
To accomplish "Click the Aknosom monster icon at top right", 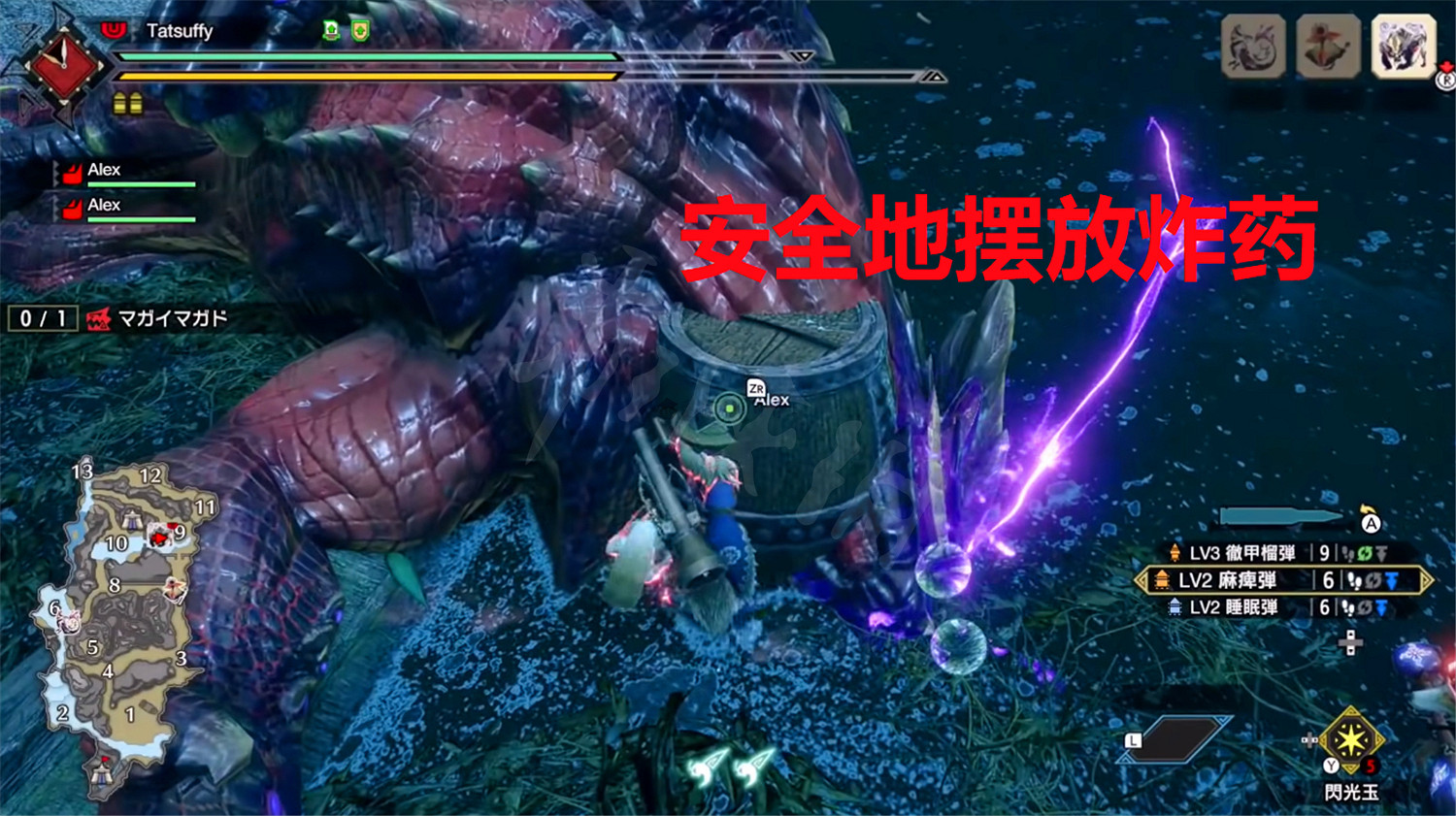I will 1325,45.
